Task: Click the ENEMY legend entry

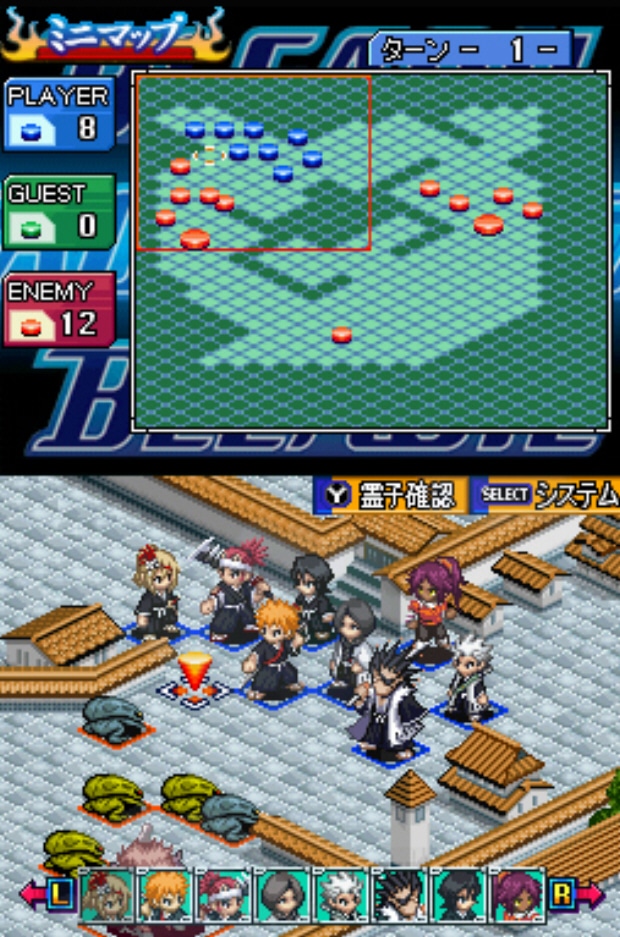Action: [x=58, y=309]
